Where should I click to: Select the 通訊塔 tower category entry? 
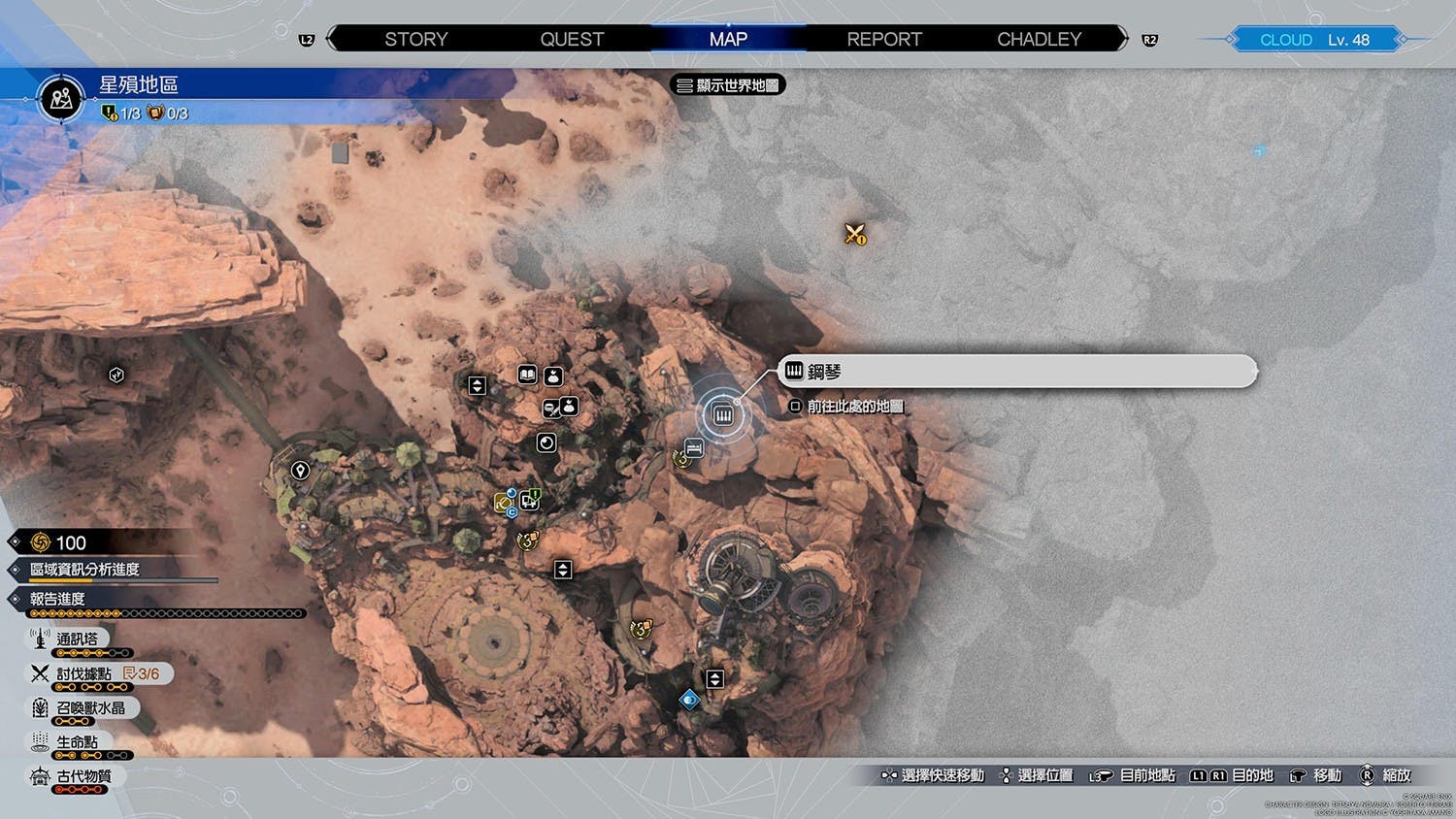tap(77, 639)
